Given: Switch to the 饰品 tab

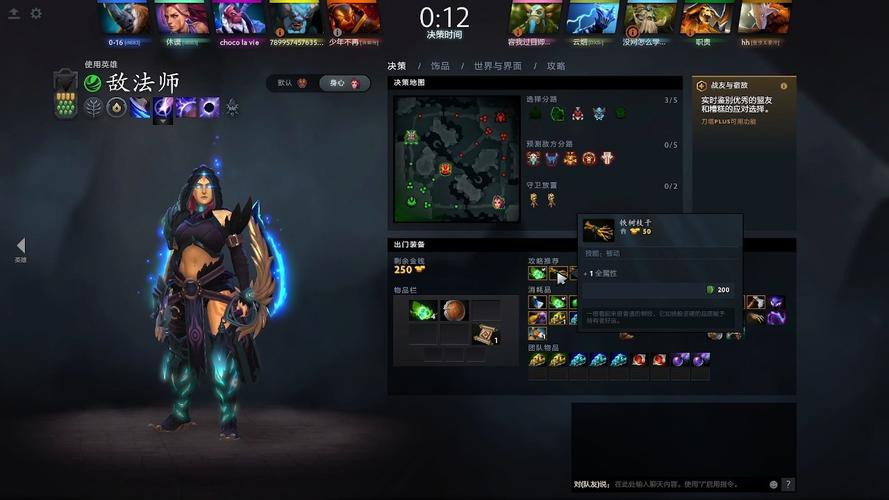Looking at the screenshot, I should tap(440, 66).
